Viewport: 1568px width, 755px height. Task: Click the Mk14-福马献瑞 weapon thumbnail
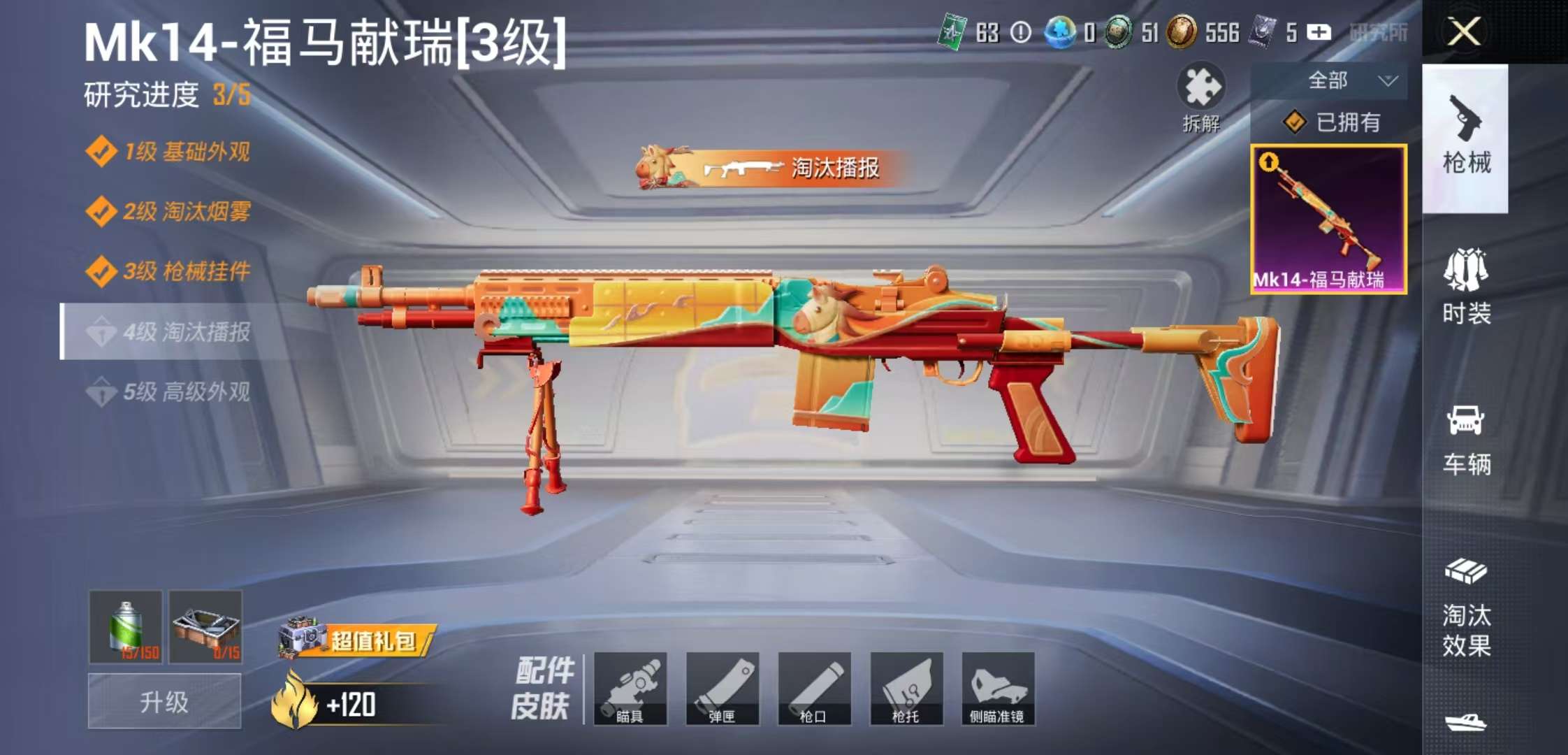click(x=1328, y=217)
